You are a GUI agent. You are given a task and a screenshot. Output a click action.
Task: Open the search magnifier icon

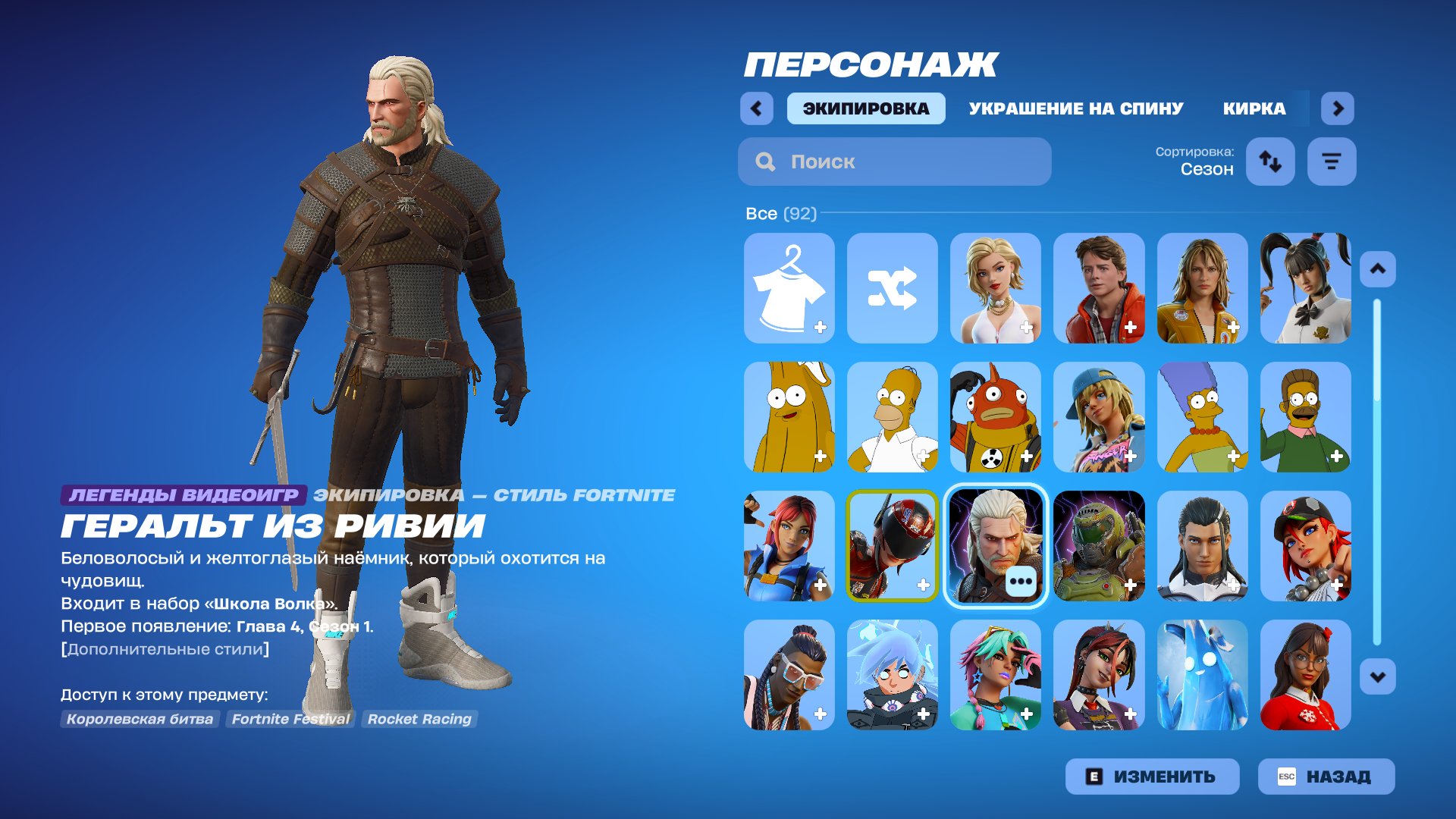tap(765, 162)
